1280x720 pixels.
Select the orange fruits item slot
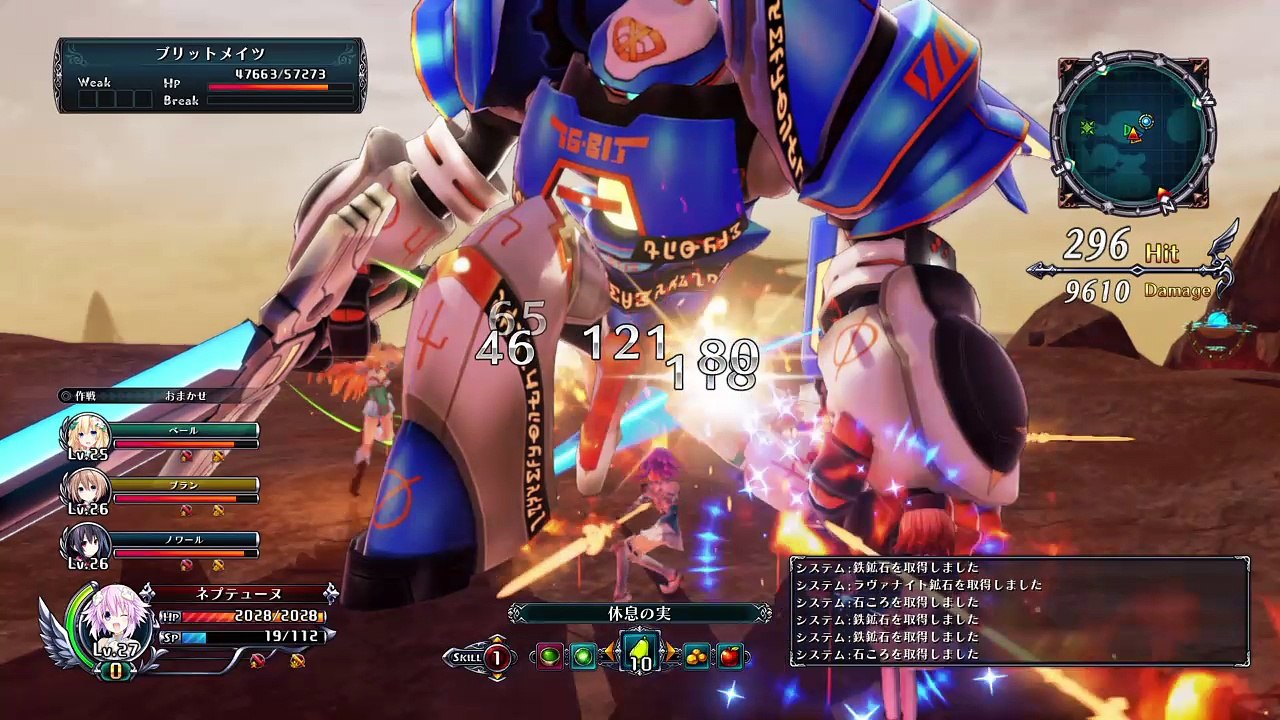pos(697,657)
